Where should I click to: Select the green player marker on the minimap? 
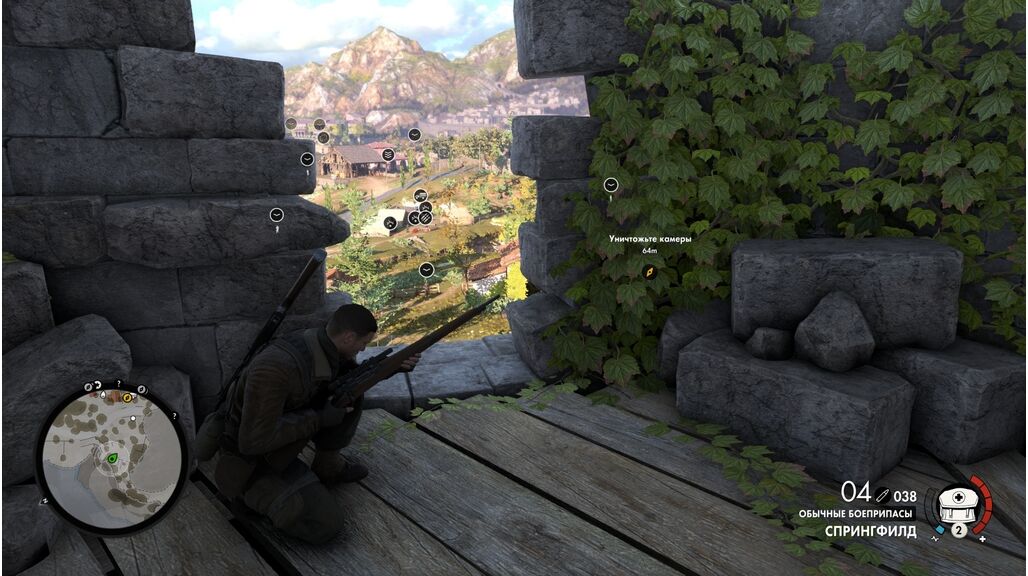tap(112, 458)
